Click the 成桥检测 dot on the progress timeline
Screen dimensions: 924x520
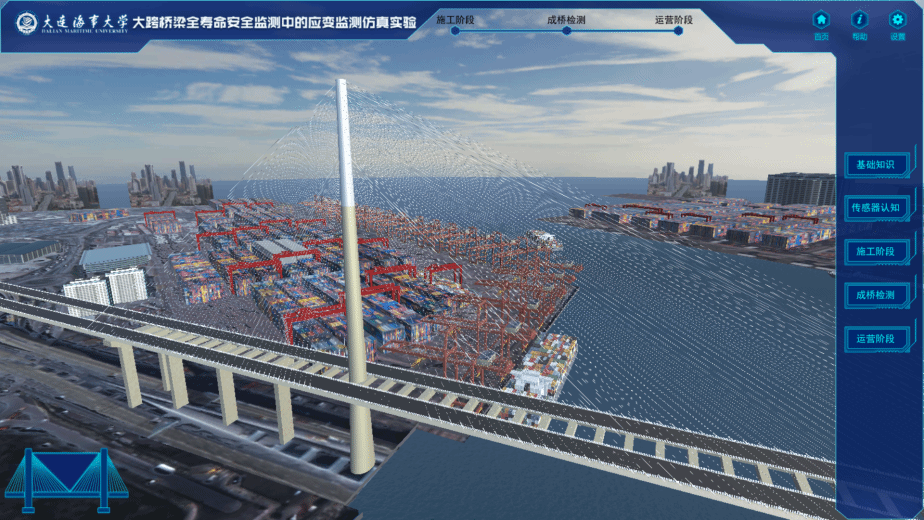click(566, 31)
